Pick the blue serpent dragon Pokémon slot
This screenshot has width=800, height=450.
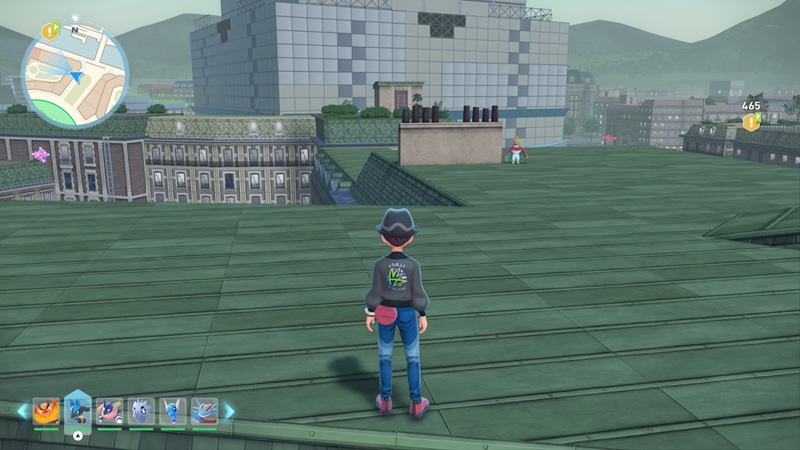173,411
